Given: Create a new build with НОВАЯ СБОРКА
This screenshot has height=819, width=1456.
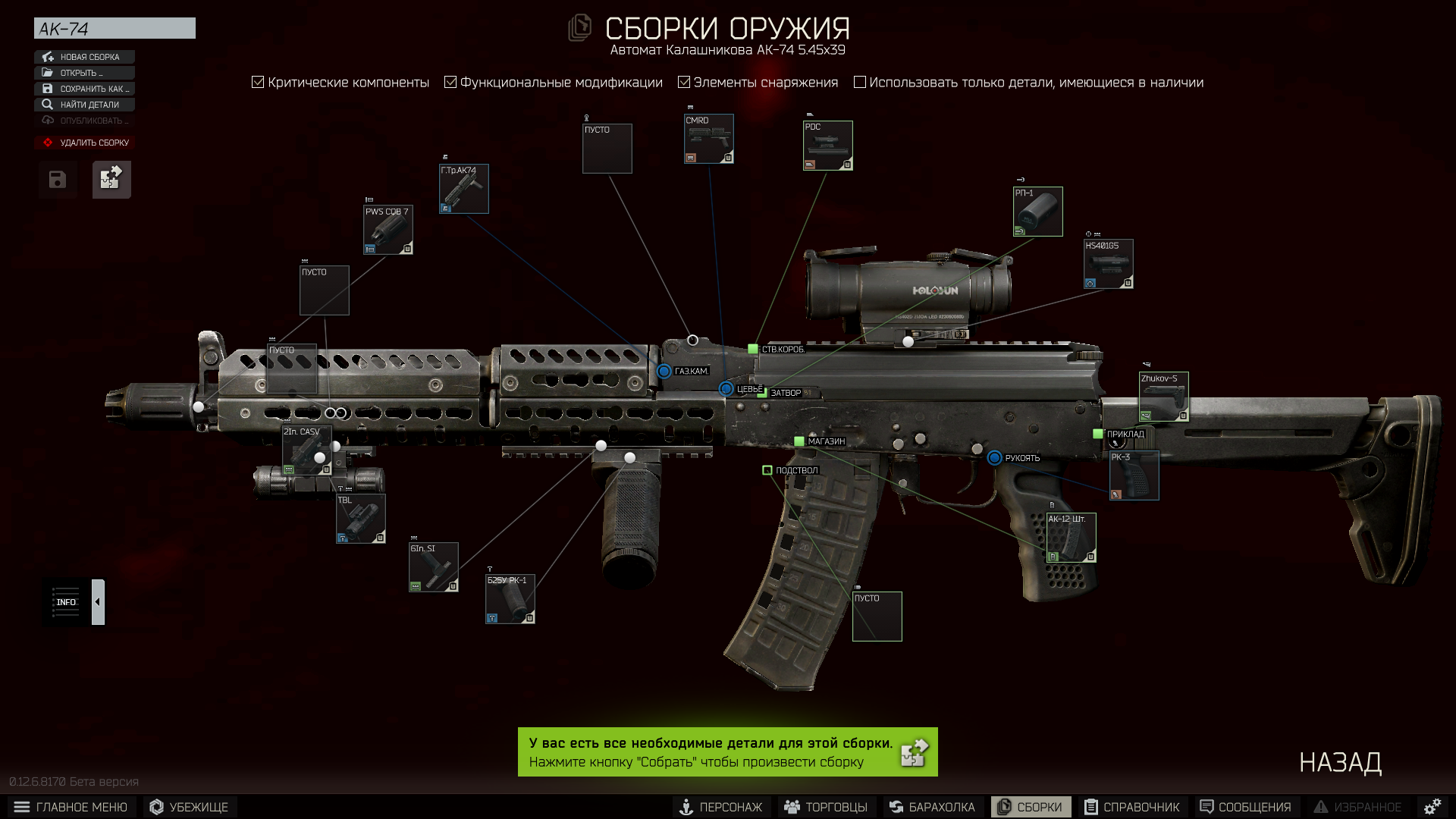Looking at the screenshot, I should pos(84,57).
